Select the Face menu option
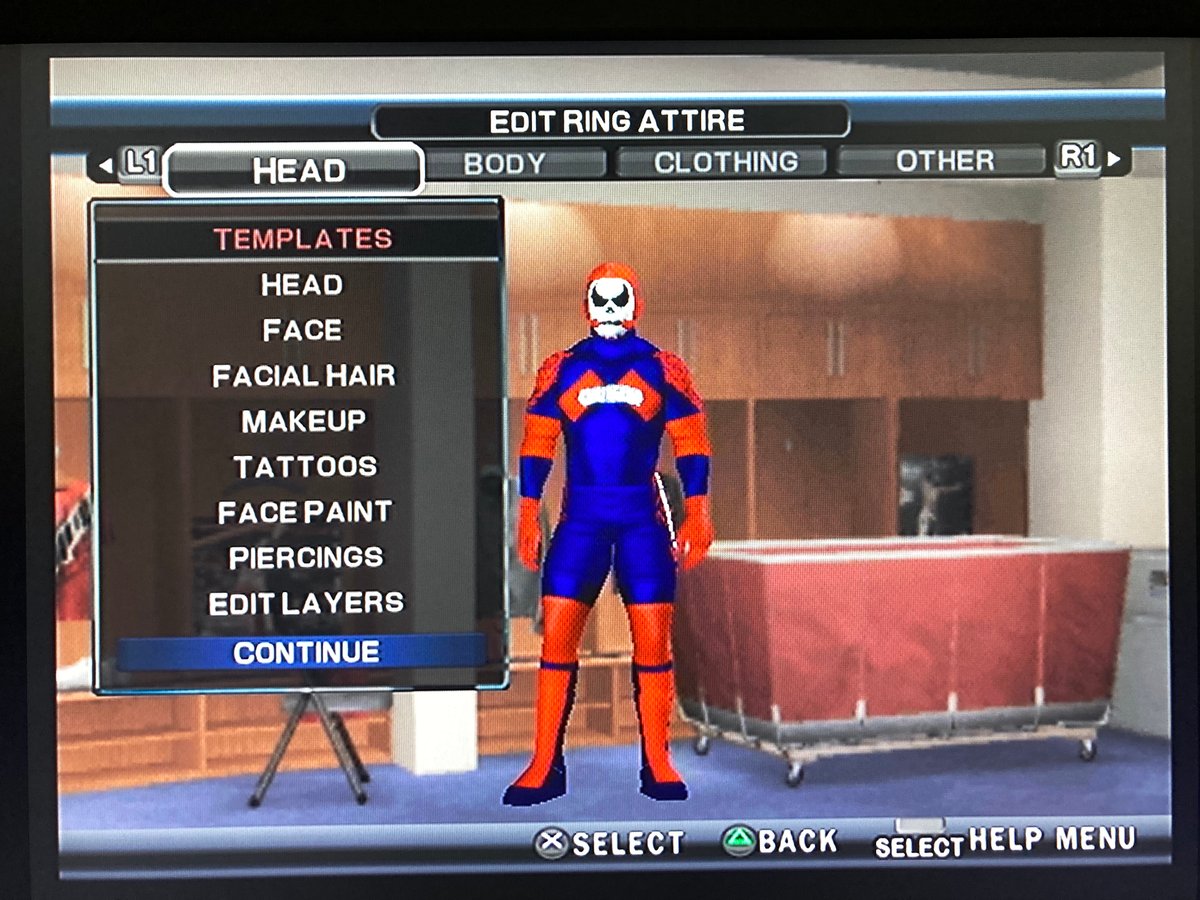This screenshot has height=900, width=1200. (302, 330)
